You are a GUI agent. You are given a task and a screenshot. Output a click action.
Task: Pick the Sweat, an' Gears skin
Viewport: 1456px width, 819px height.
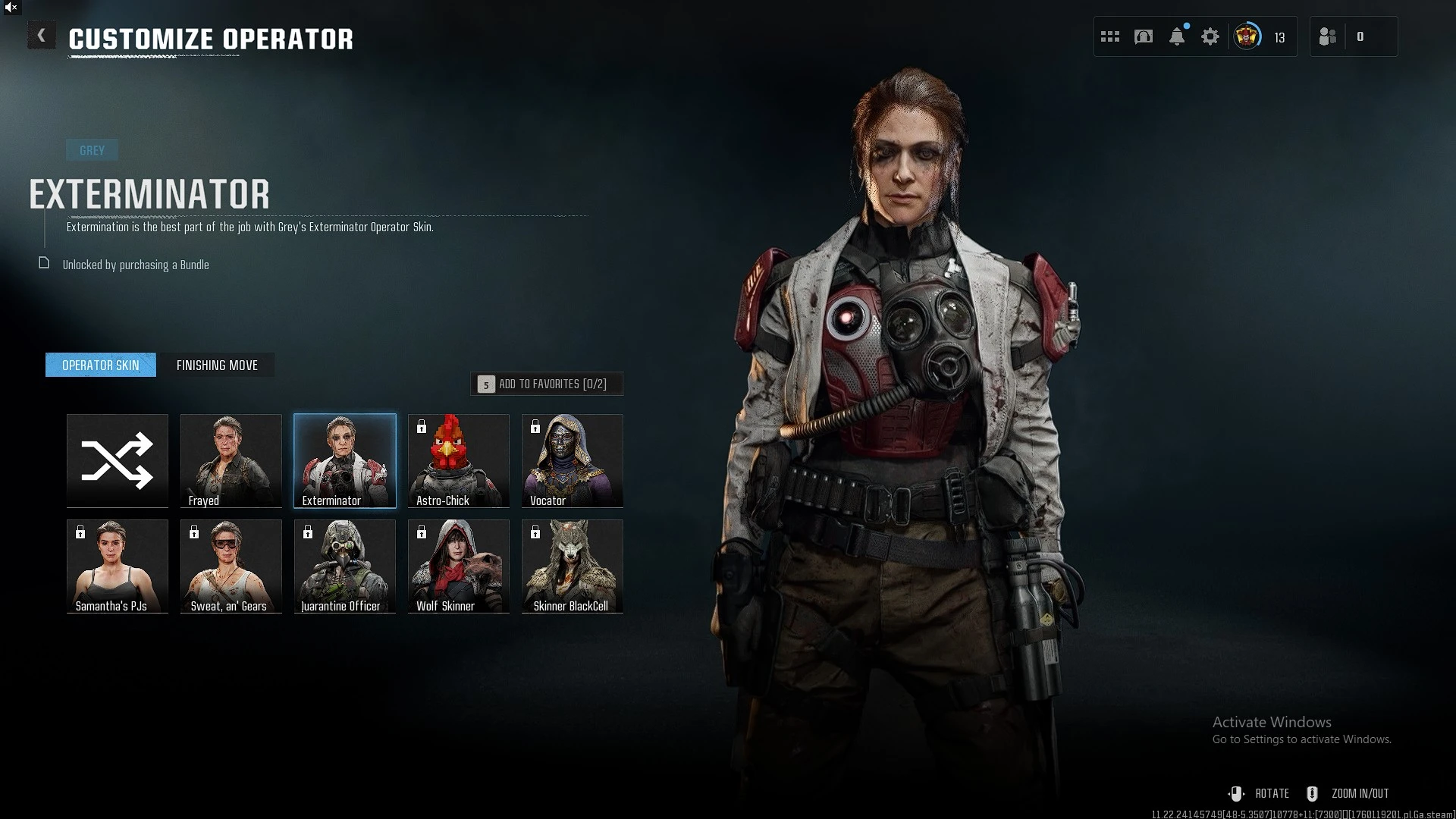231,566
